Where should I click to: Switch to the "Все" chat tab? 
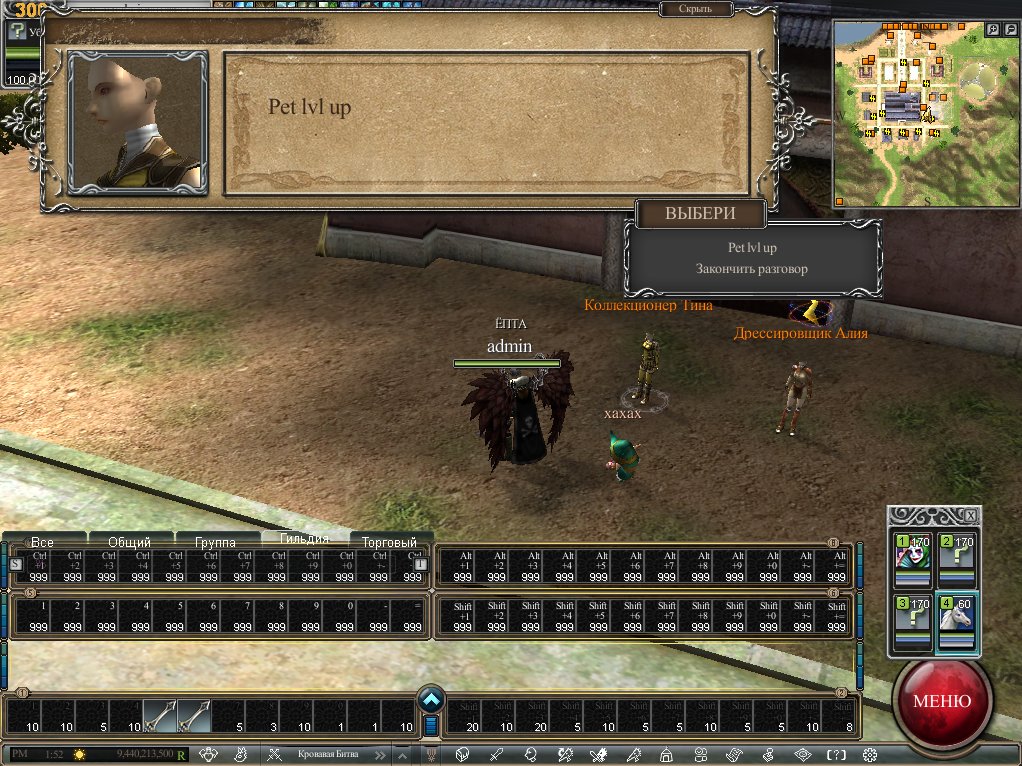click(x=42, y=542)
